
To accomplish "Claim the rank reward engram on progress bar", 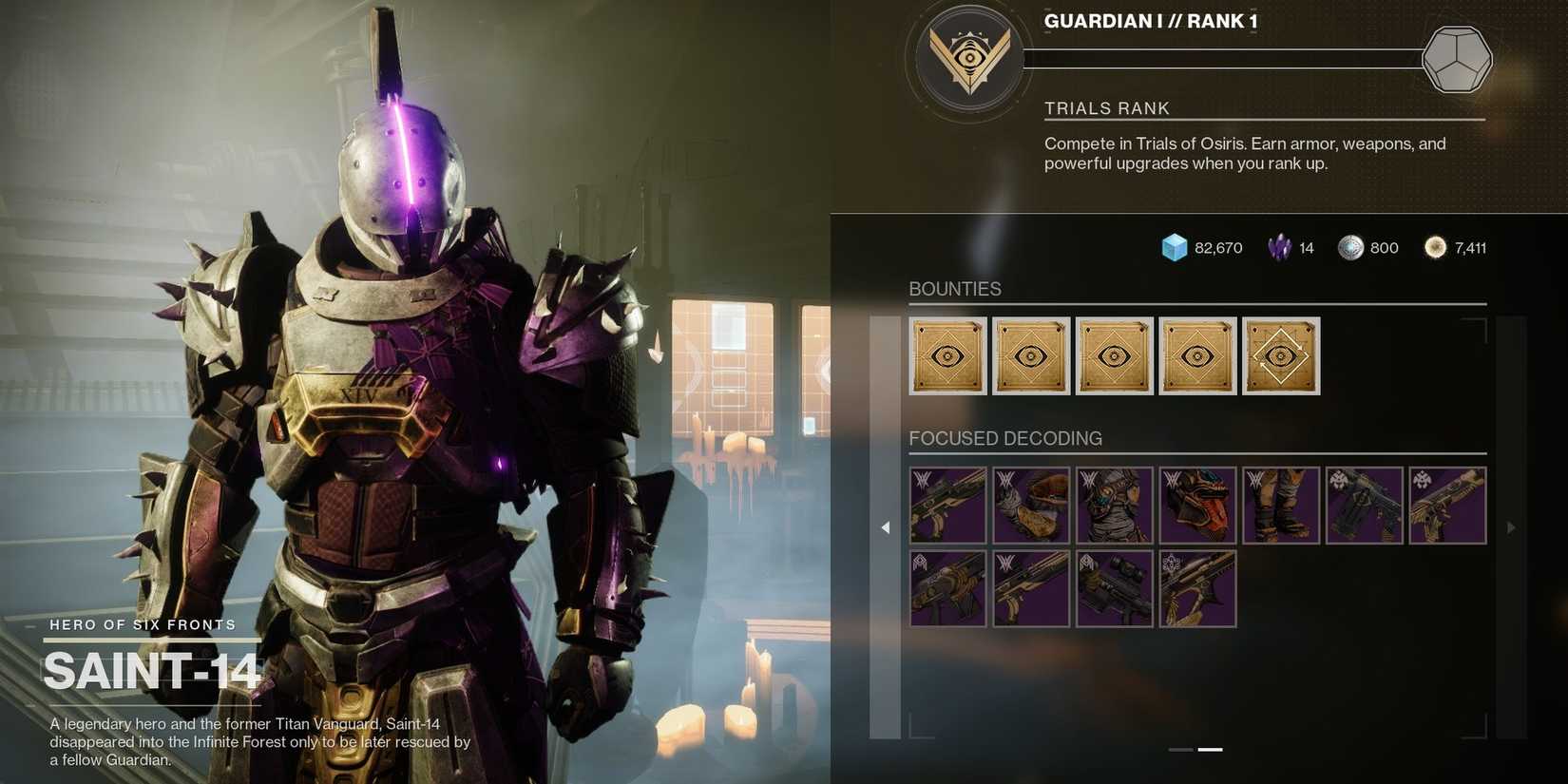I will tap(1456, 59).
